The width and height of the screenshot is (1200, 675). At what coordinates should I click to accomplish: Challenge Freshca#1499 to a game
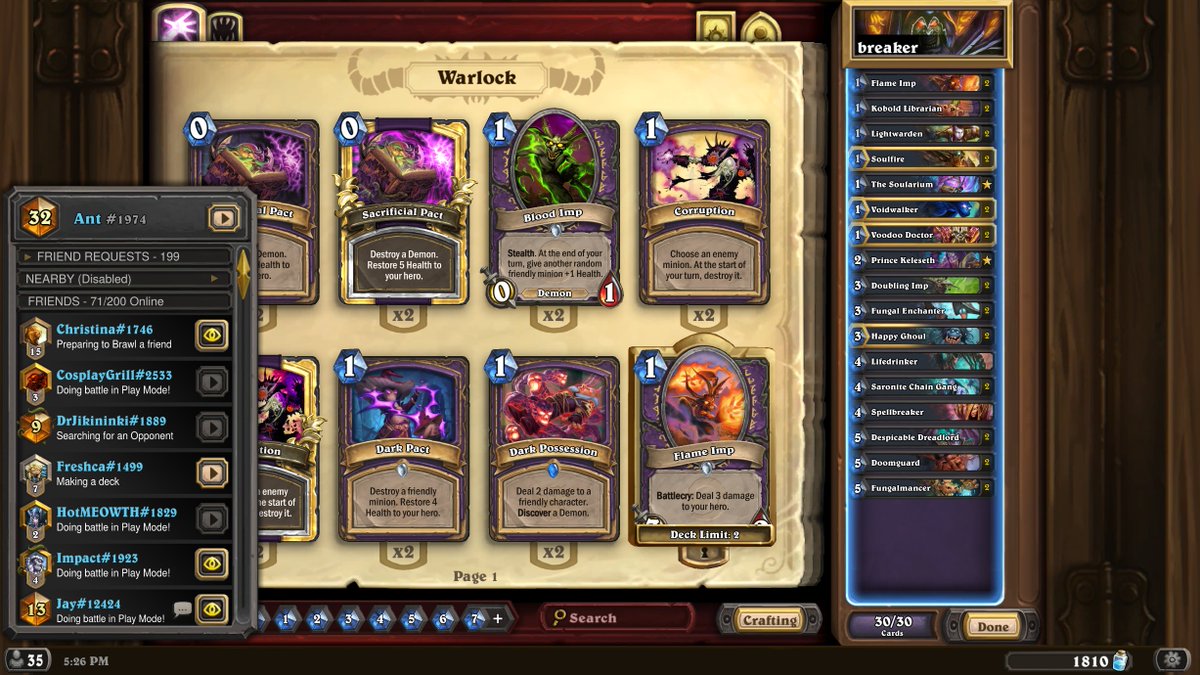point(211,472)
